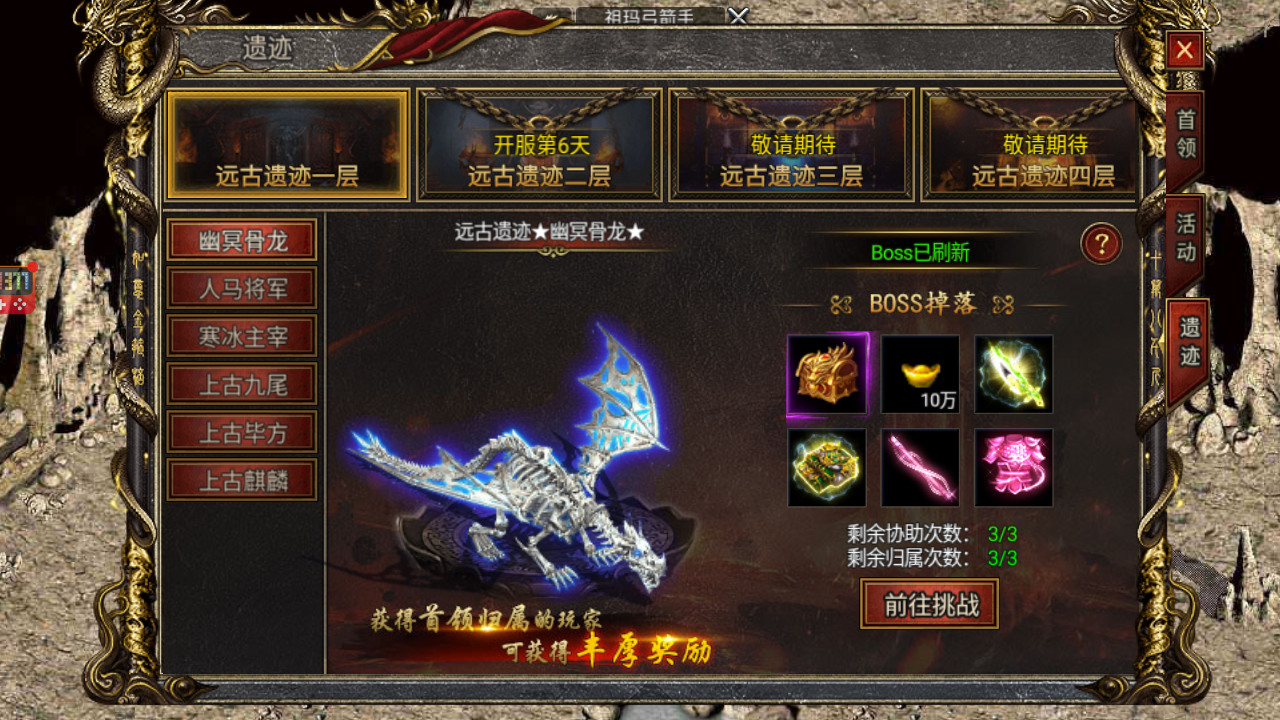1280x720 pixels.
Task: Open the 活动 side tab
Action: coord(1185,237)
